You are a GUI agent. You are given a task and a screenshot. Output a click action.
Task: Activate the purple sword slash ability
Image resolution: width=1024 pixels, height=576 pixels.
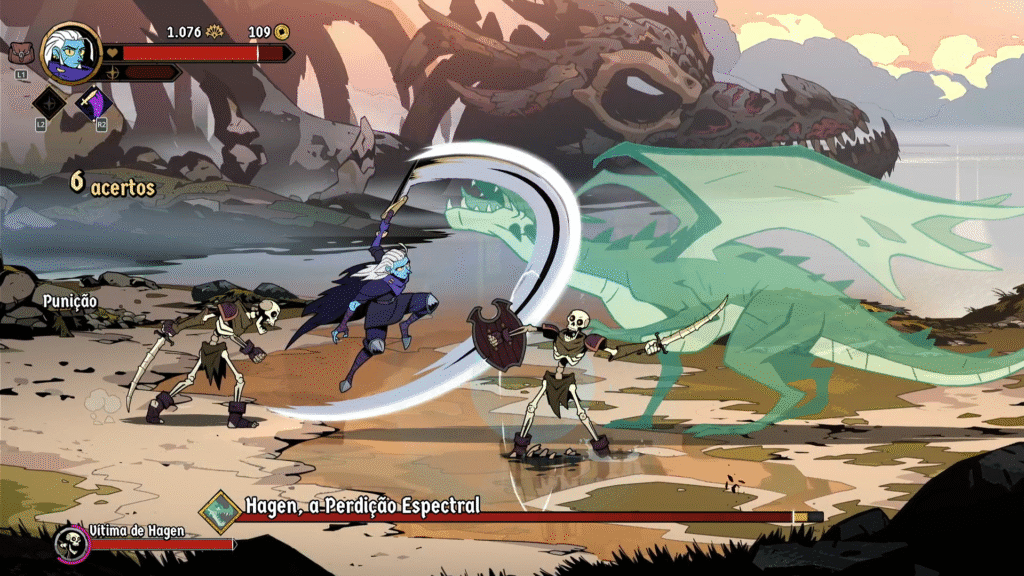(93, 102)
